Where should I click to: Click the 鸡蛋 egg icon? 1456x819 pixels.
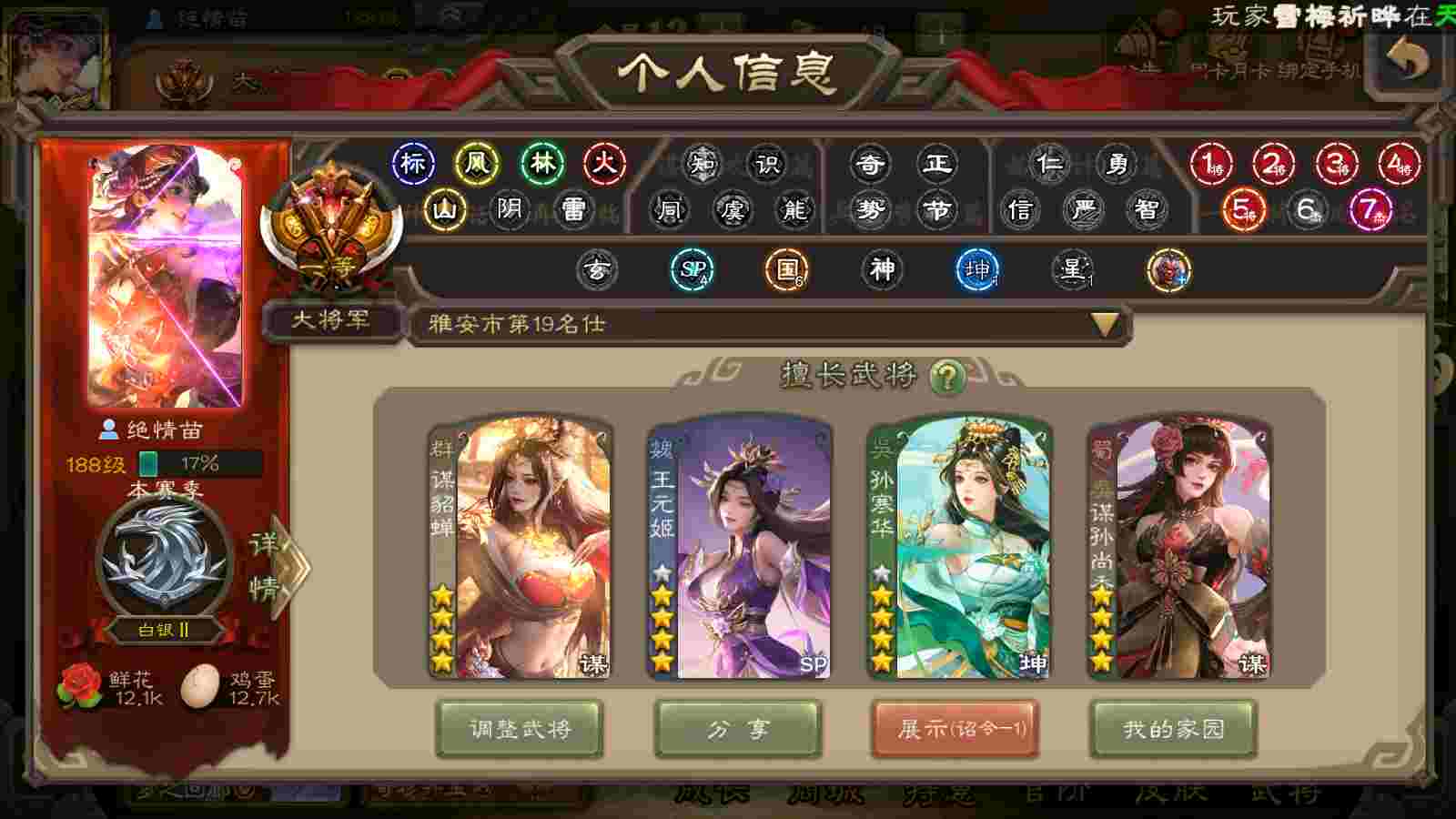(200, 686)
